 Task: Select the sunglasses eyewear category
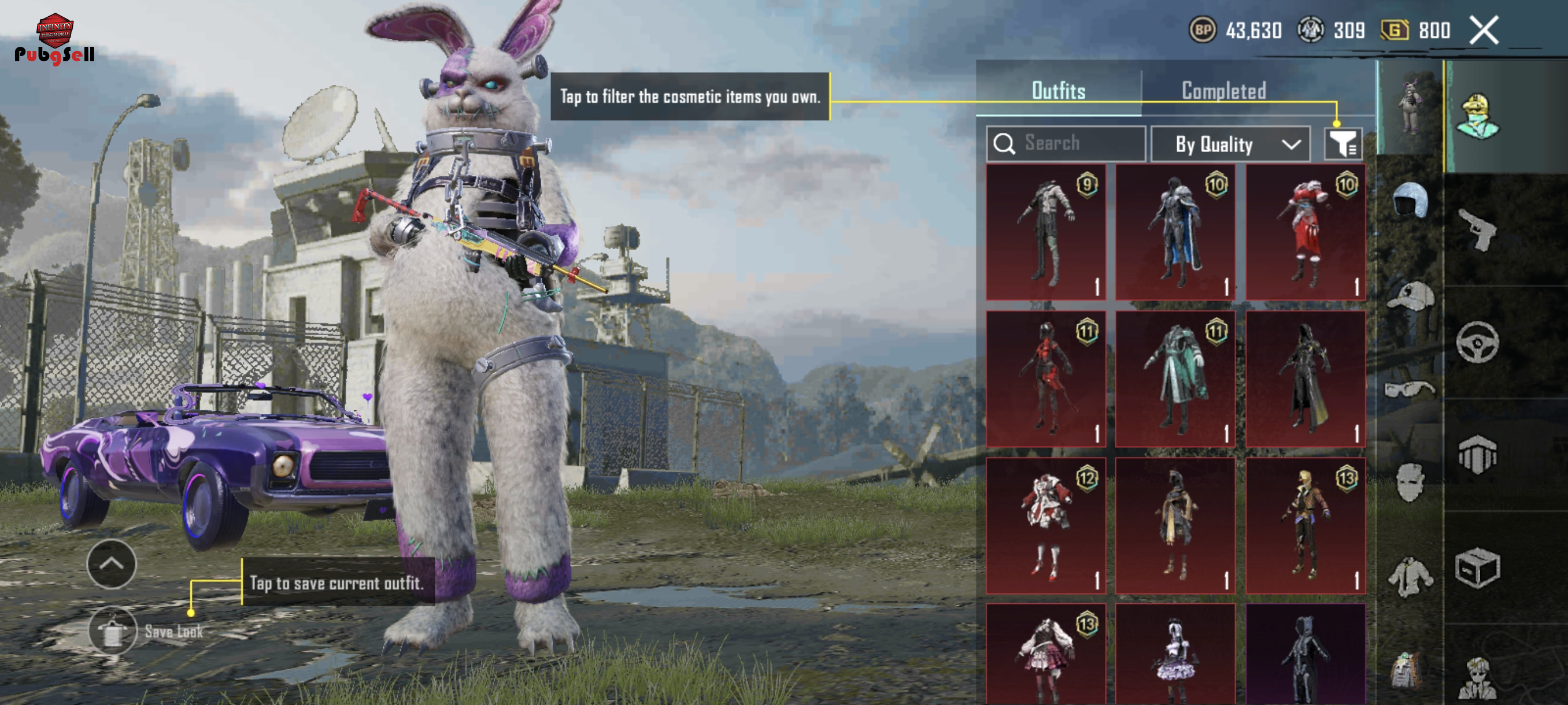coord(1409,389)
